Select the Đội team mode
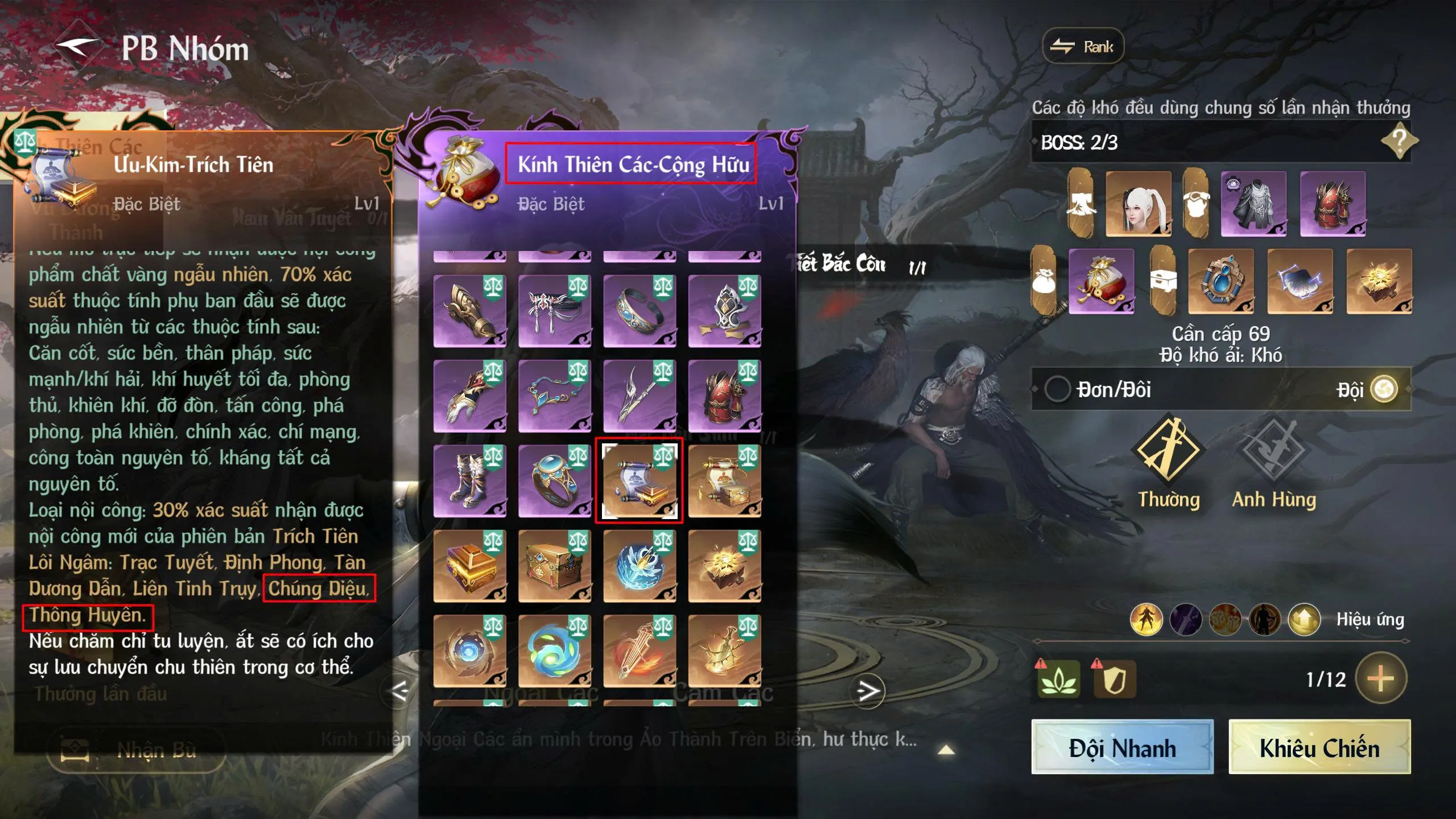 click(1384, 390)
